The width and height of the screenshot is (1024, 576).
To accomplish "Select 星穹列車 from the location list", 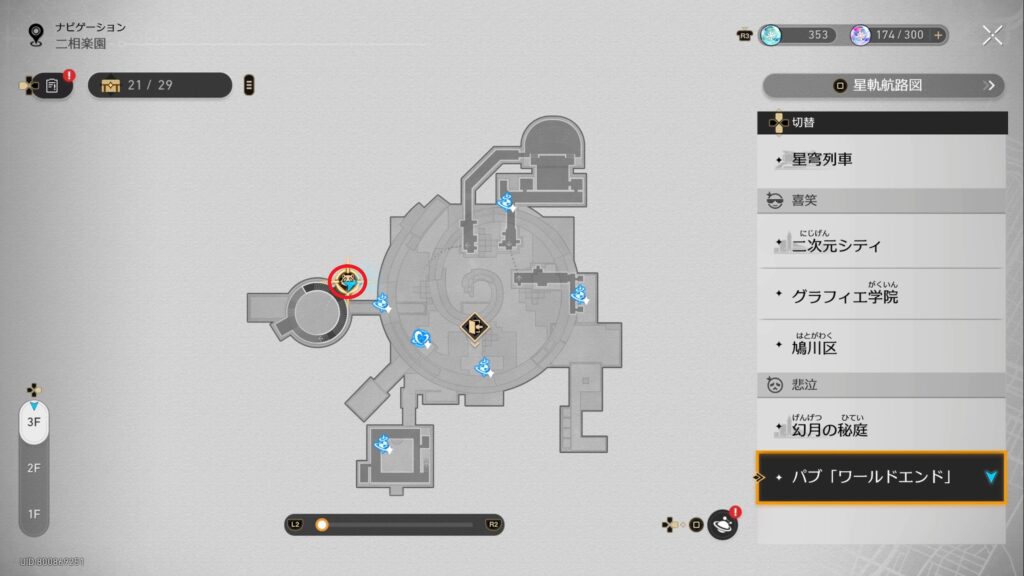I will [x=881, y=160].
